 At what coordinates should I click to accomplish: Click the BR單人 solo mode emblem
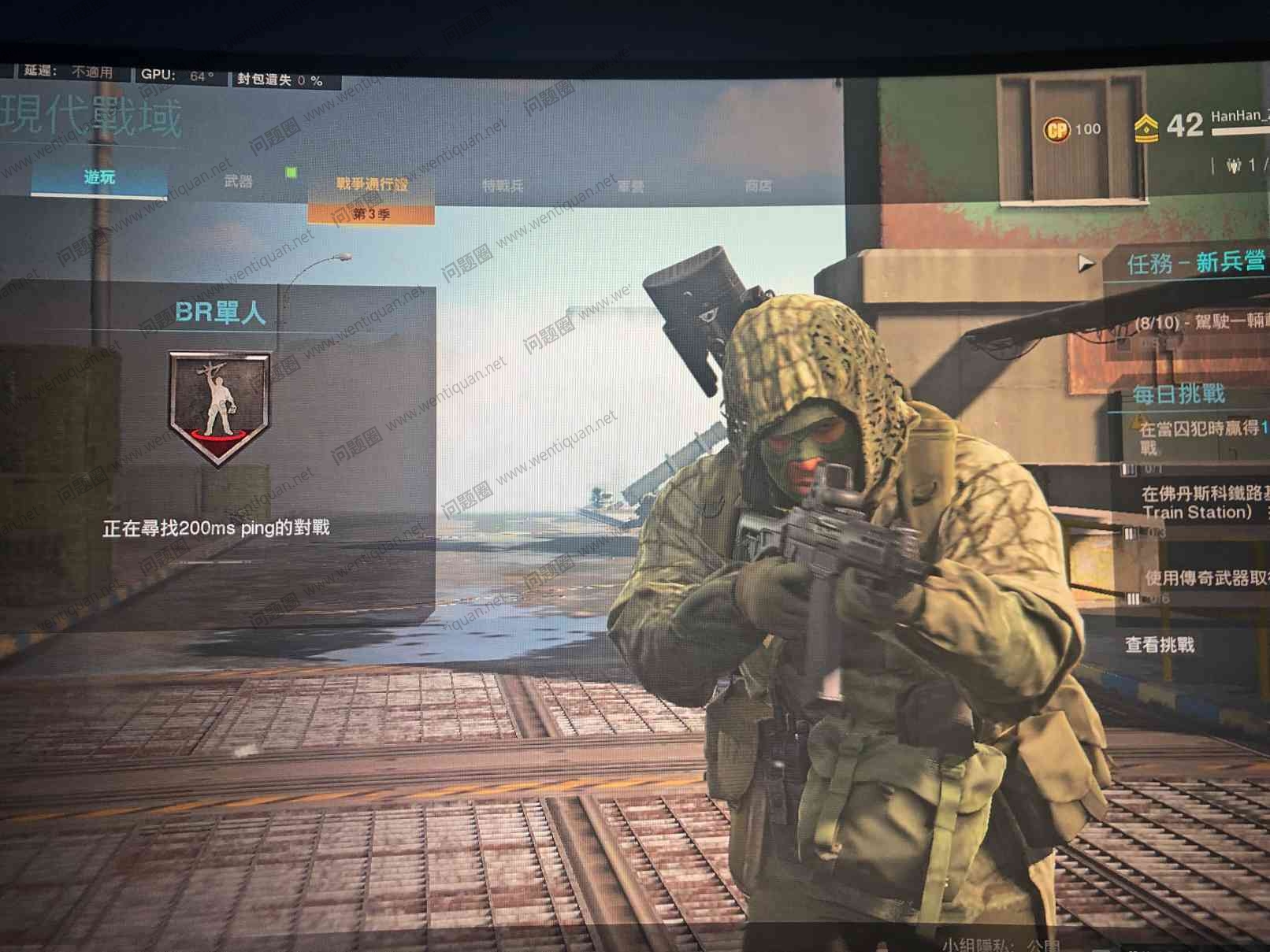[x=220, y=407]
